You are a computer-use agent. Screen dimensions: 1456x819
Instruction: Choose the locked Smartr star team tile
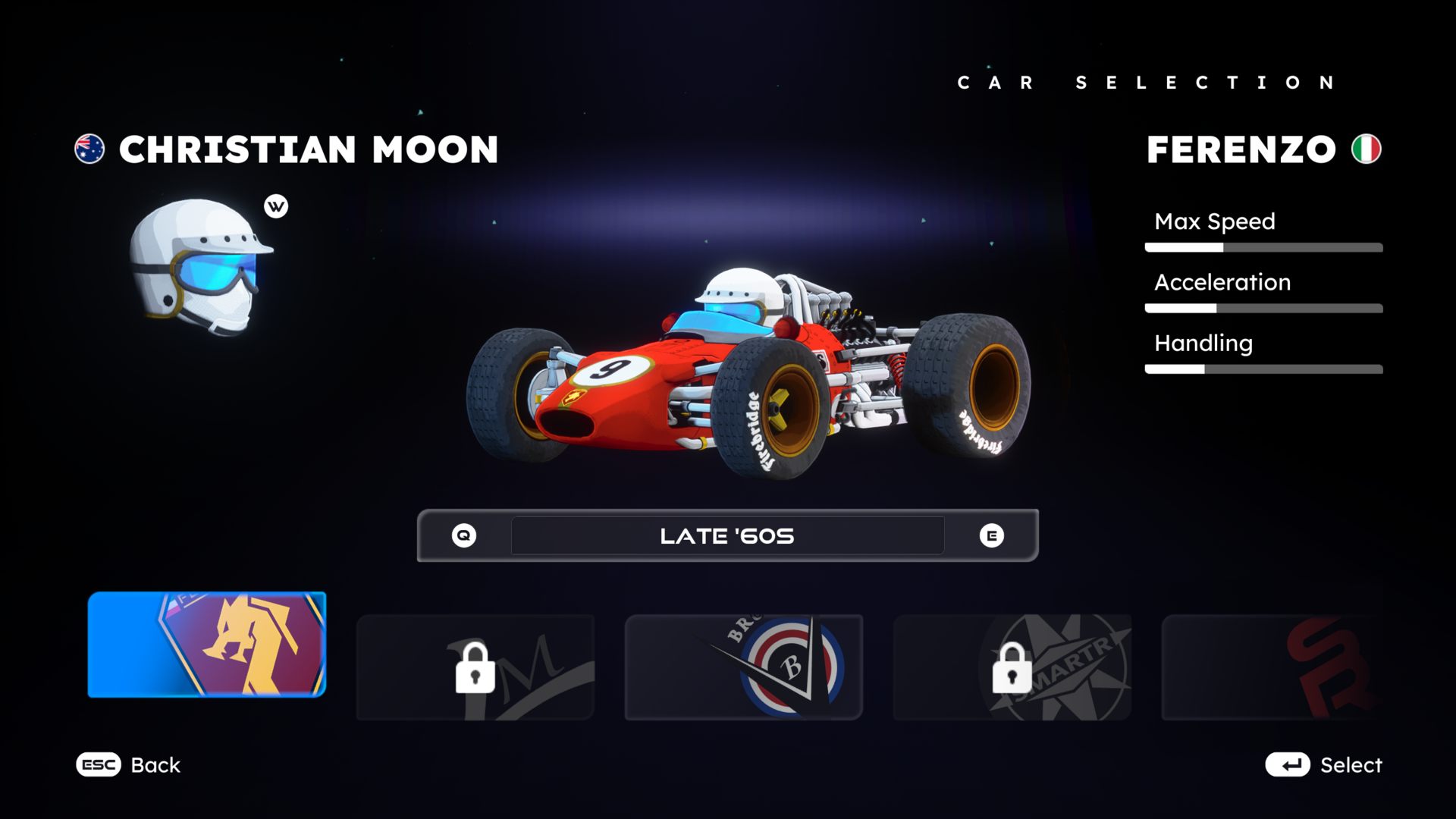[x=1012, y=667]
